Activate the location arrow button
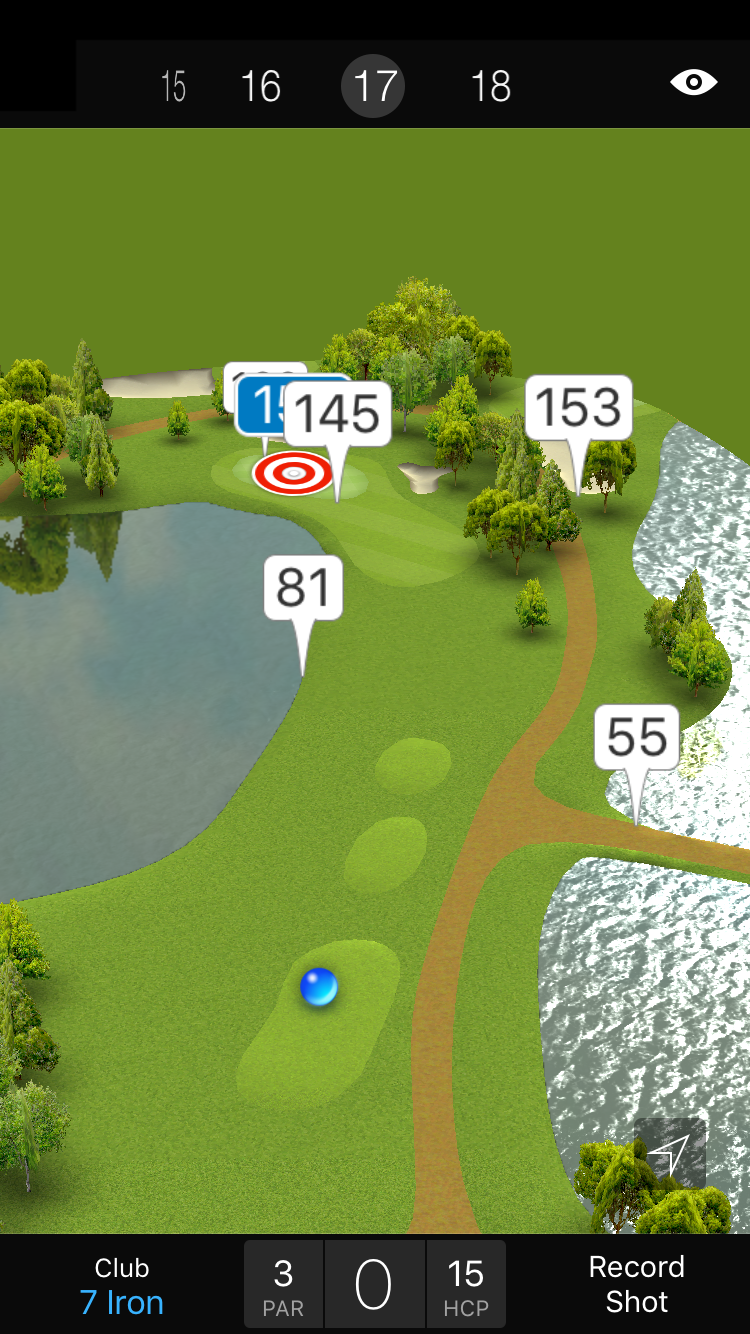Viewport: 750px width, 1334px height. pyautogui.click(x=669, y=1153)
